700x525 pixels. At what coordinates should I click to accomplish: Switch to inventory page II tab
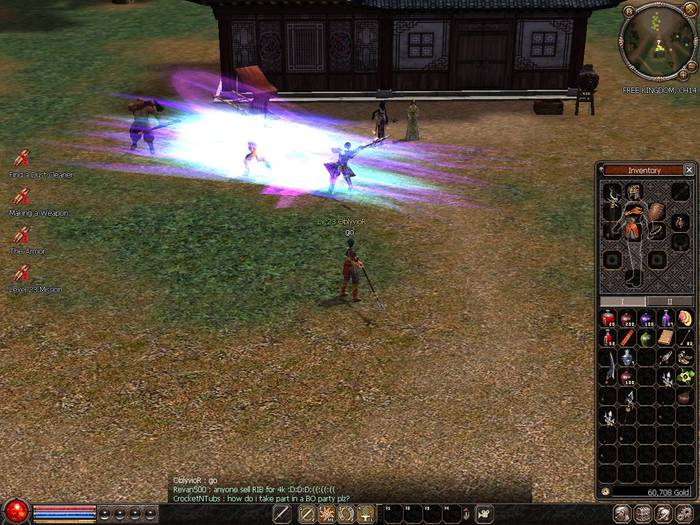pos(669,300)
